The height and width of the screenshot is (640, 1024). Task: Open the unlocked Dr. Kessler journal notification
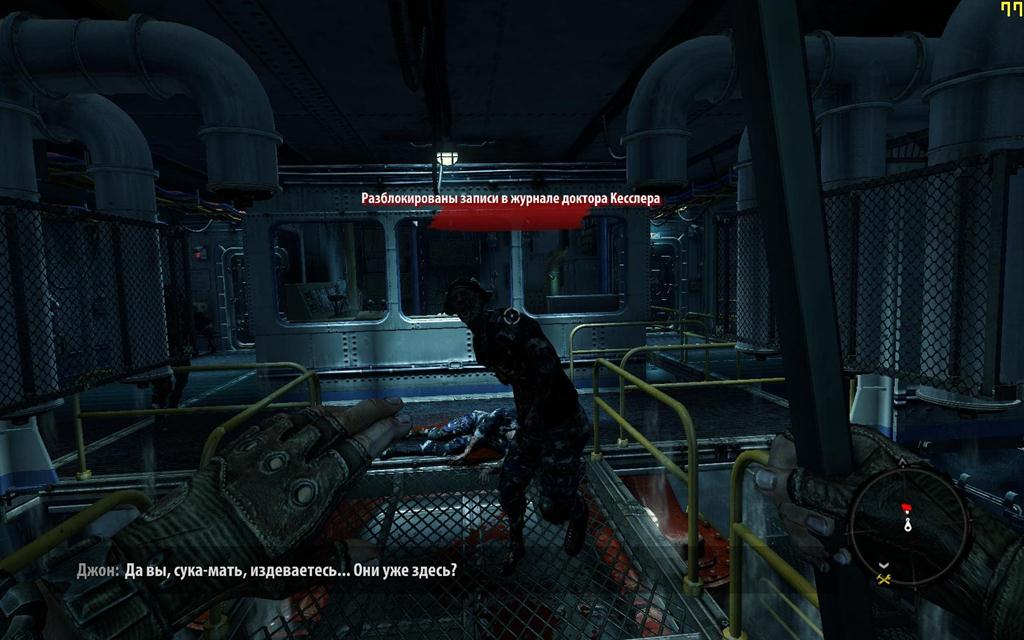click(511, 199)
